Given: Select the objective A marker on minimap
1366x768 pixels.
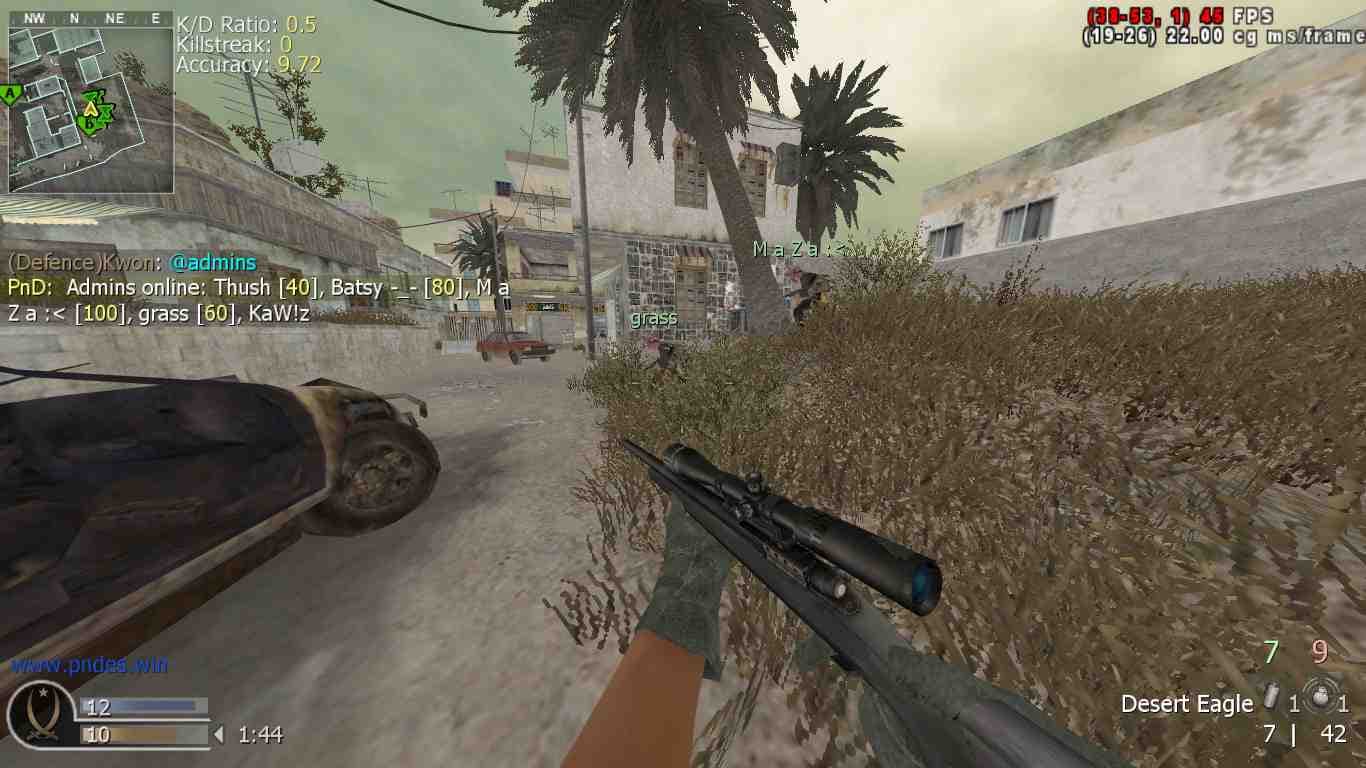Looking at the screenshot, I should 11,94.
